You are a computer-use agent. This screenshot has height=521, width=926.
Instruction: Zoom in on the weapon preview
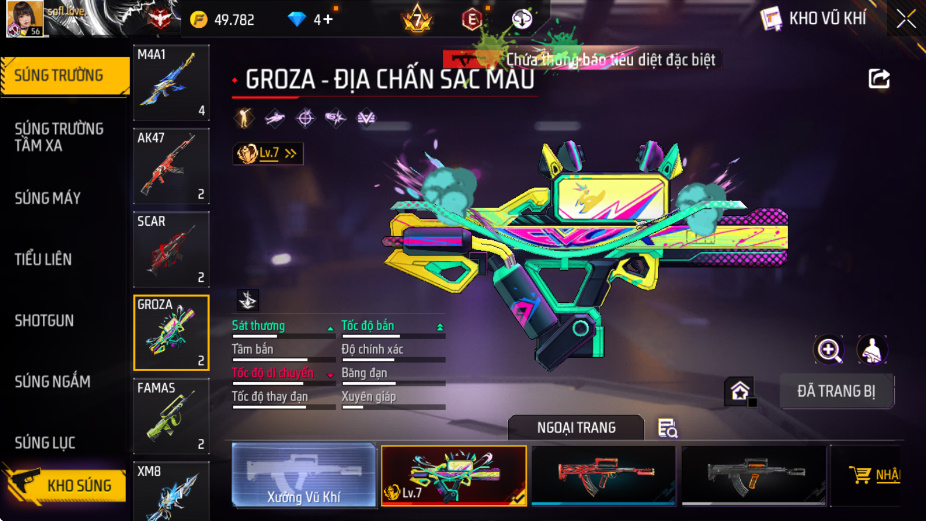click(x=829, y=349)
